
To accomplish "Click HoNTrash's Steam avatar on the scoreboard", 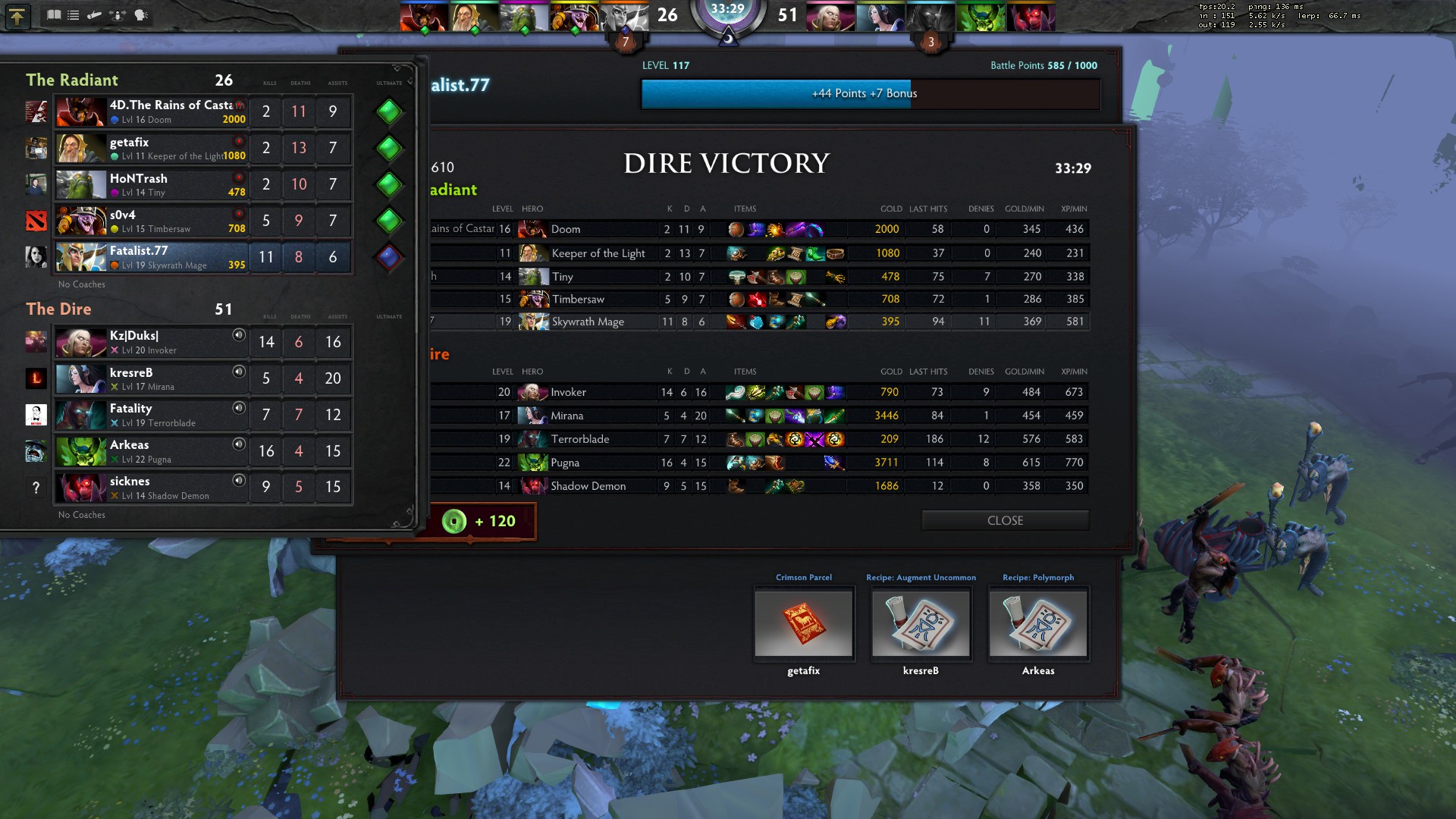I will [x=36, y=184].
